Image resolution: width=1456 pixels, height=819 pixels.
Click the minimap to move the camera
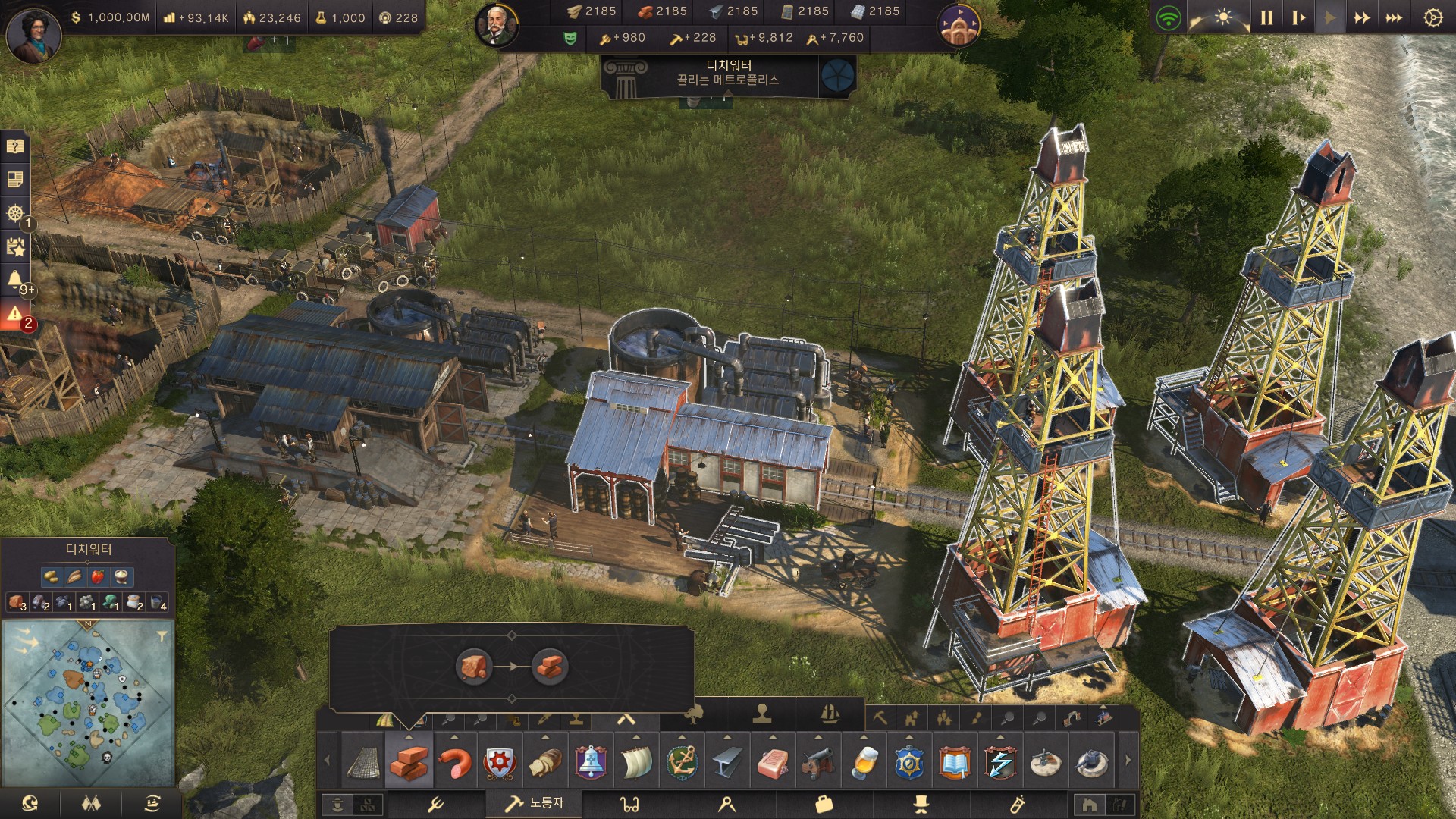87,705
